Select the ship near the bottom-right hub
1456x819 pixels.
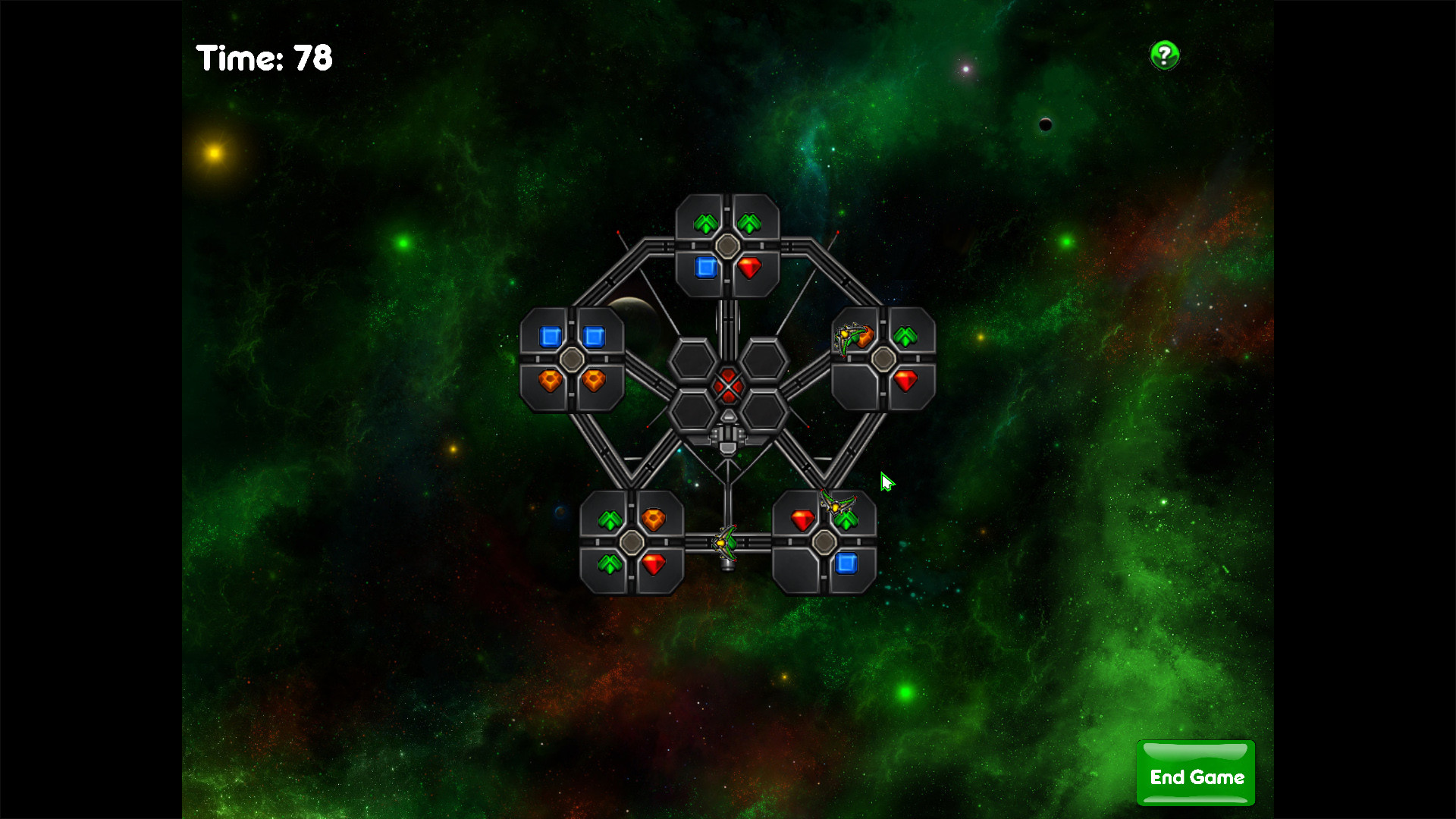(837, 502)
